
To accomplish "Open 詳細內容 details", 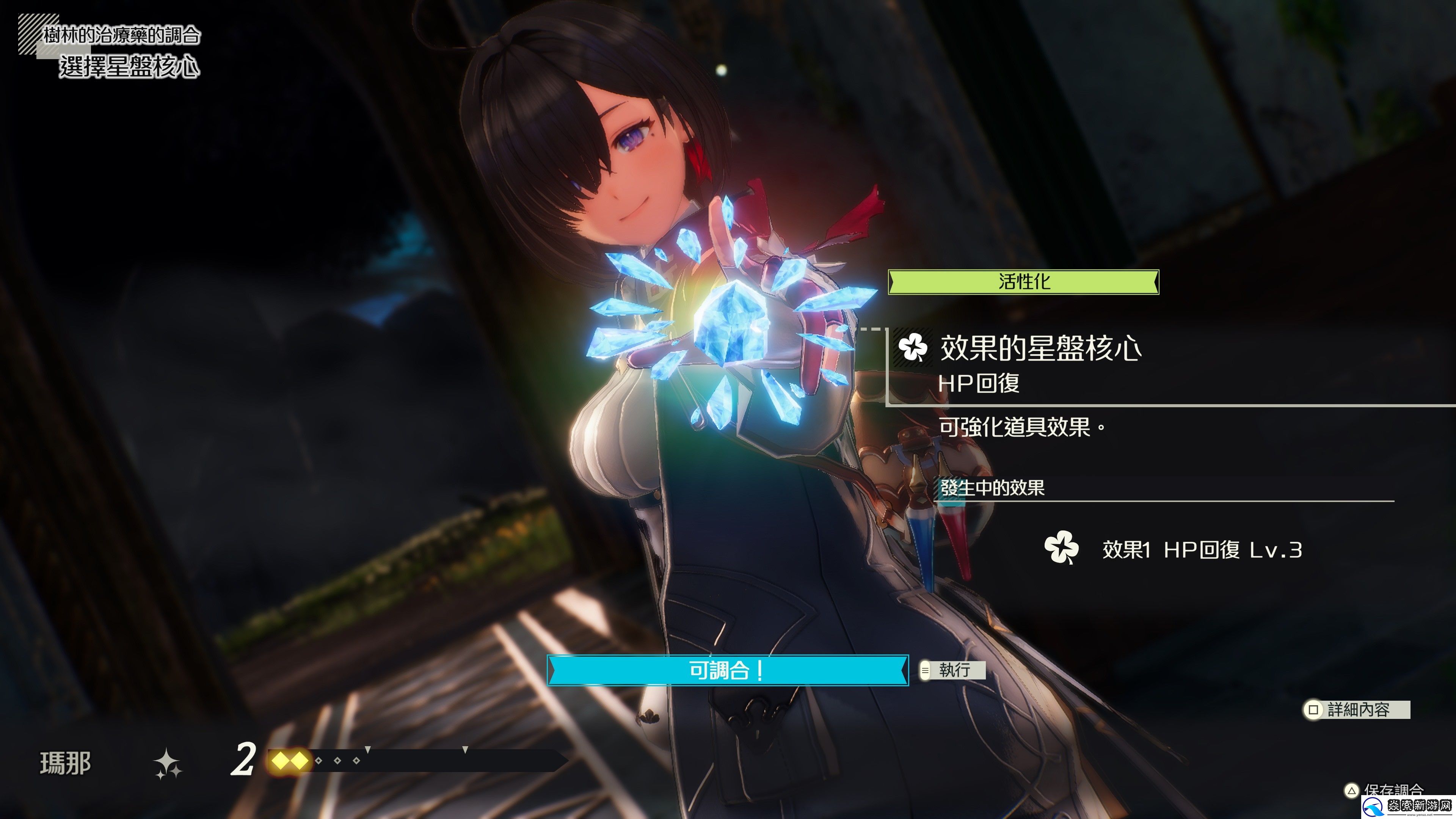I will tap(1357, 709).
